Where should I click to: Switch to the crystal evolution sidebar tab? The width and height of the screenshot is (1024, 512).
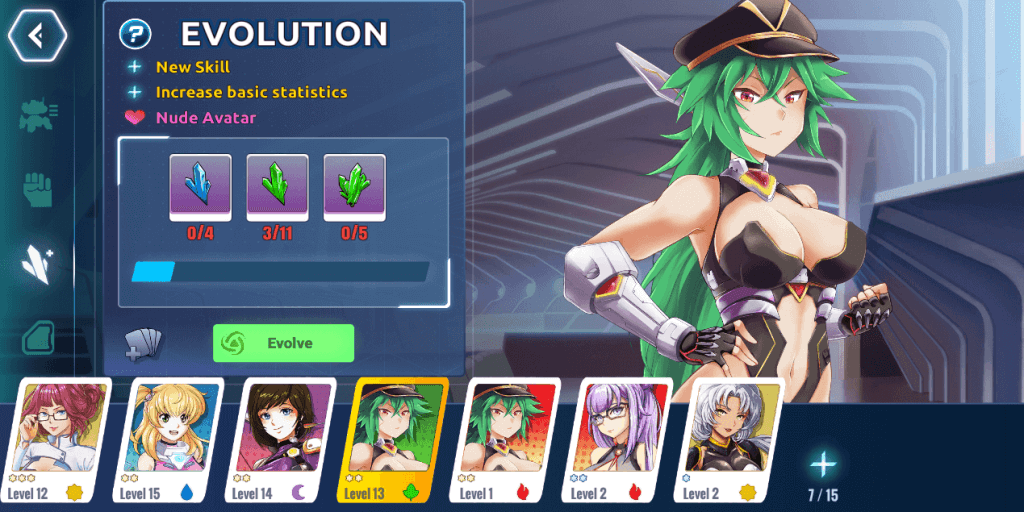tap(38, 264)
